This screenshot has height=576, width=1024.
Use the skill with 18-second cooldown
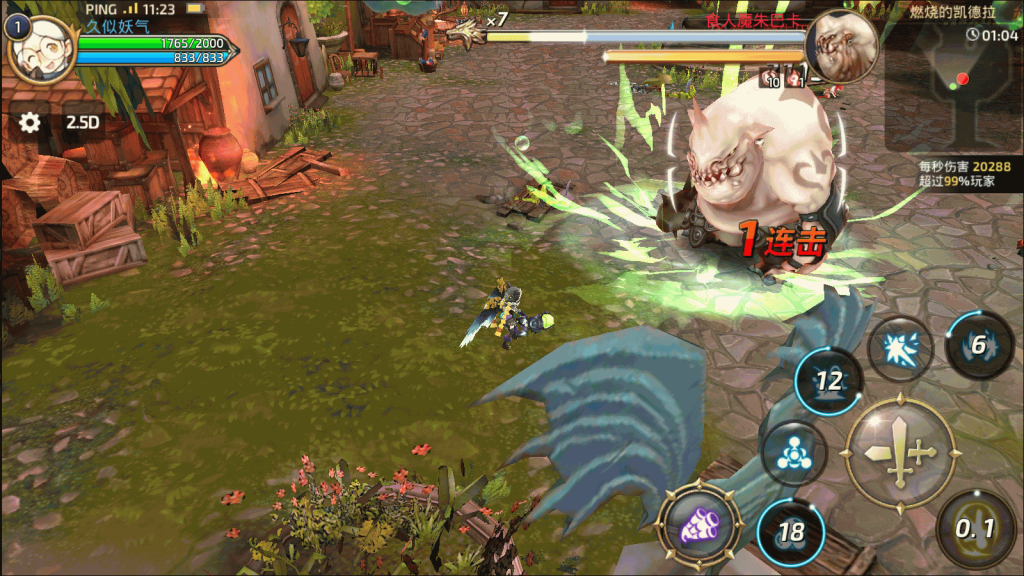point(790,531)
